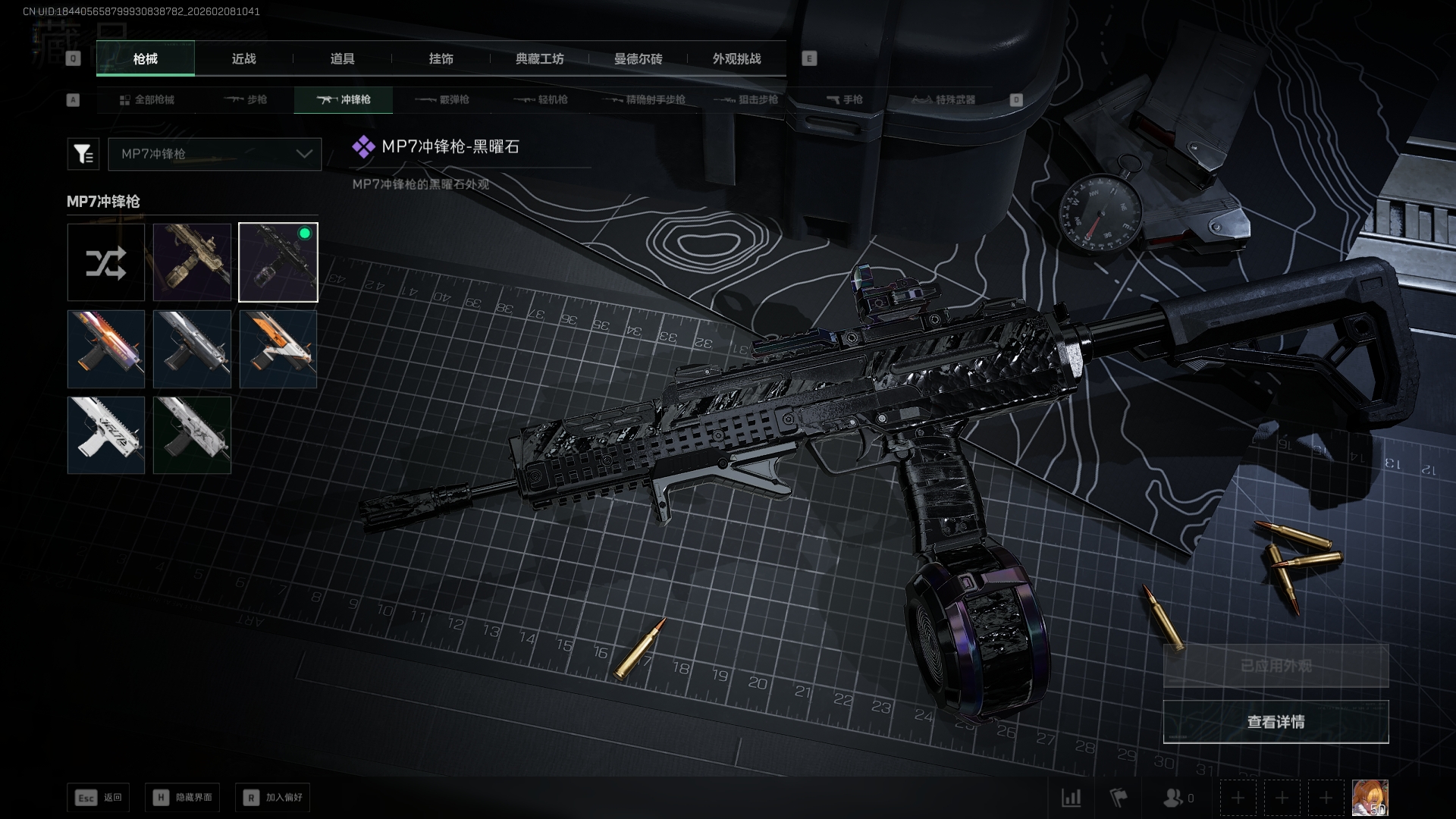The height and width of the screenshot is (819, 1456).
Task: Switch to 轻机枪 light machine gun category
Action: coord(541,100)
